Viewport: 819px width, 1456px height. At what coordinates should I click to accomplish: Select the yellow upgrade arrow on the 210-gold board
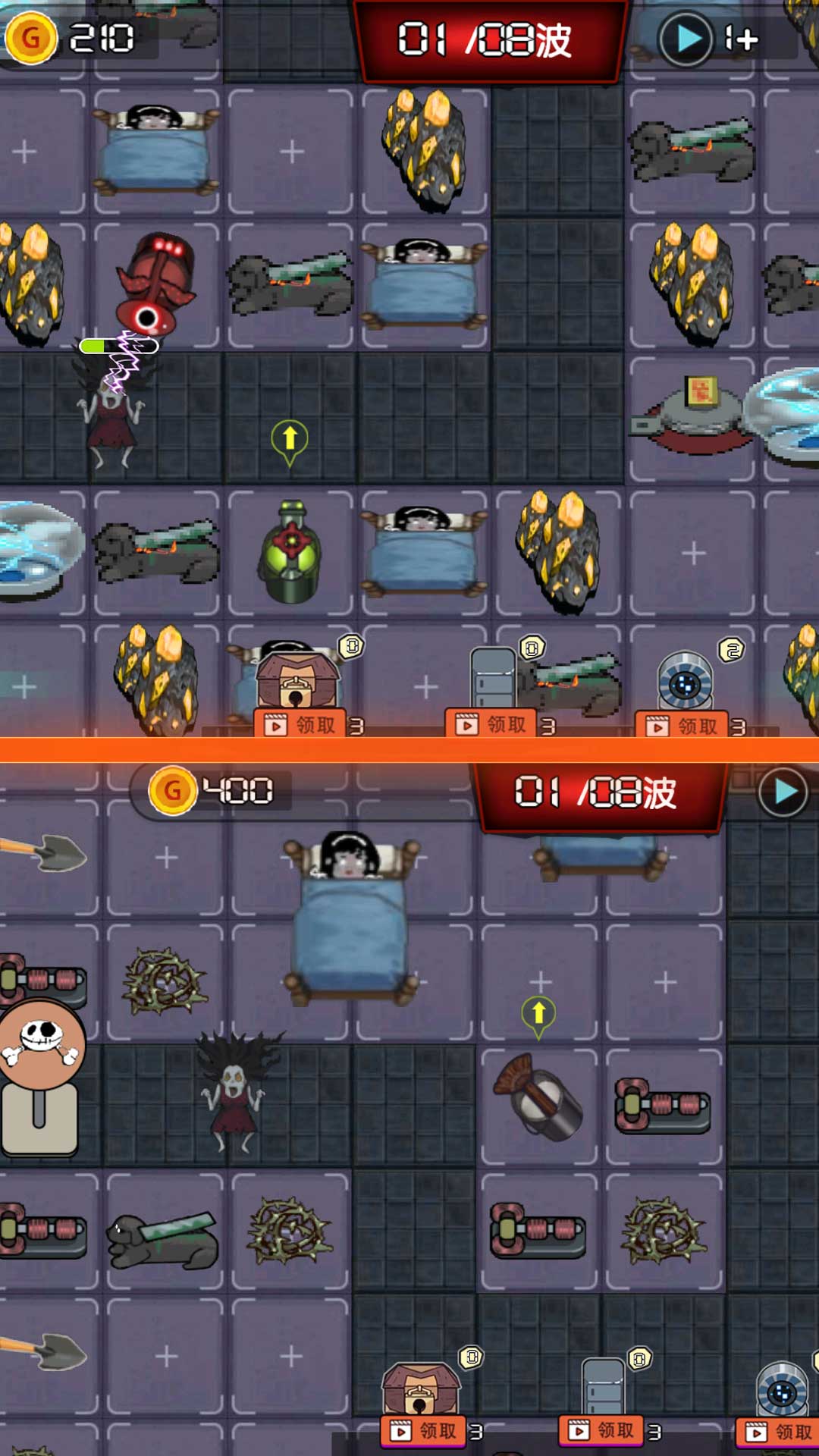coord(290,440)
